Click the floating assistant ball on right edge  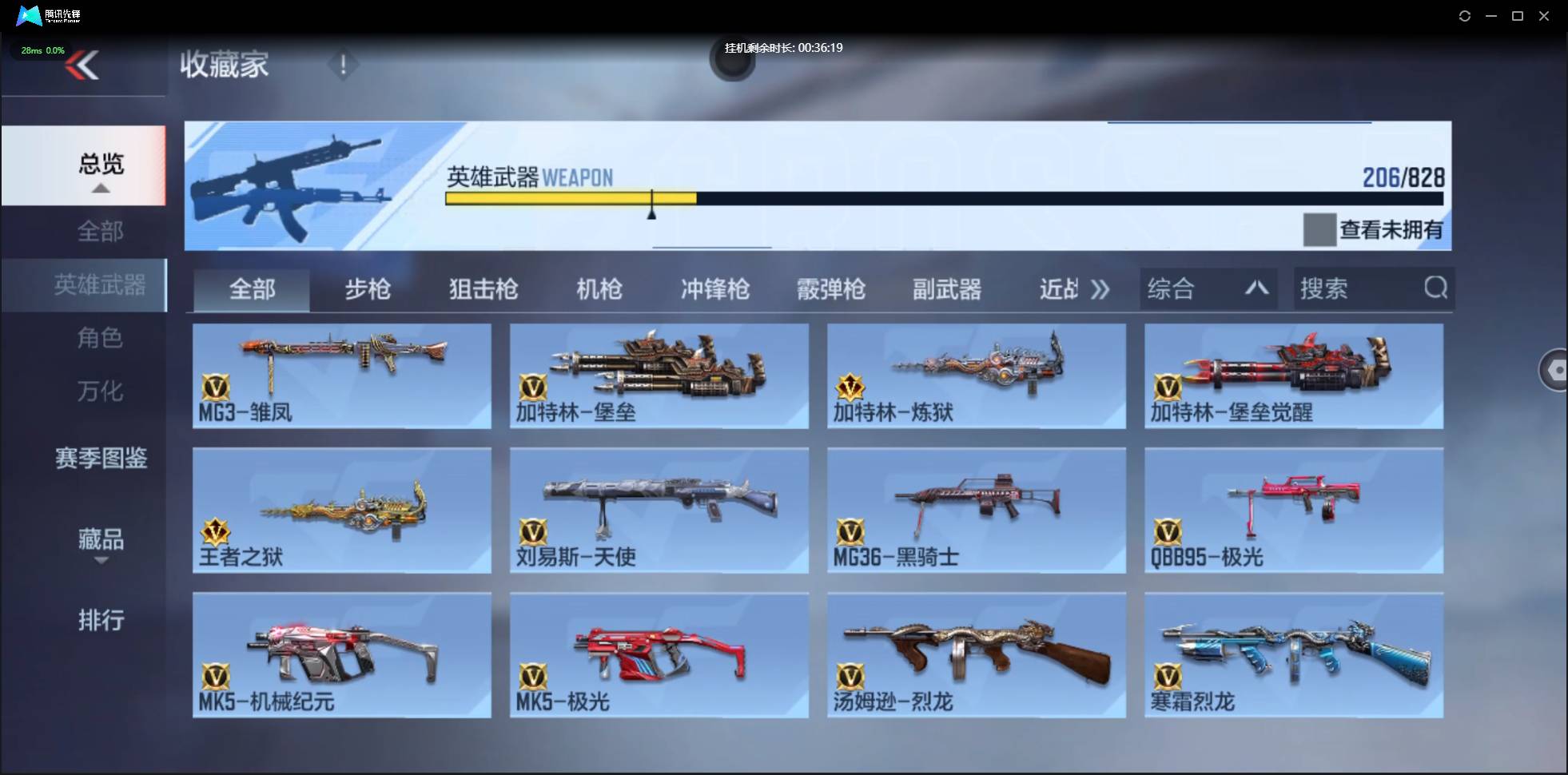point(1555,370)
